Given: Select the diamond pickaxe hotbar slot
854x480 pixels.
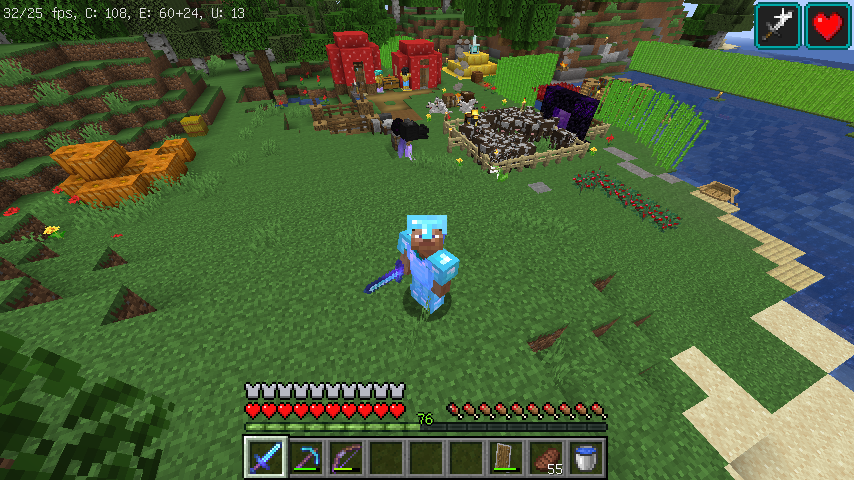Looking at the screenshot, I should click(306, 458).
